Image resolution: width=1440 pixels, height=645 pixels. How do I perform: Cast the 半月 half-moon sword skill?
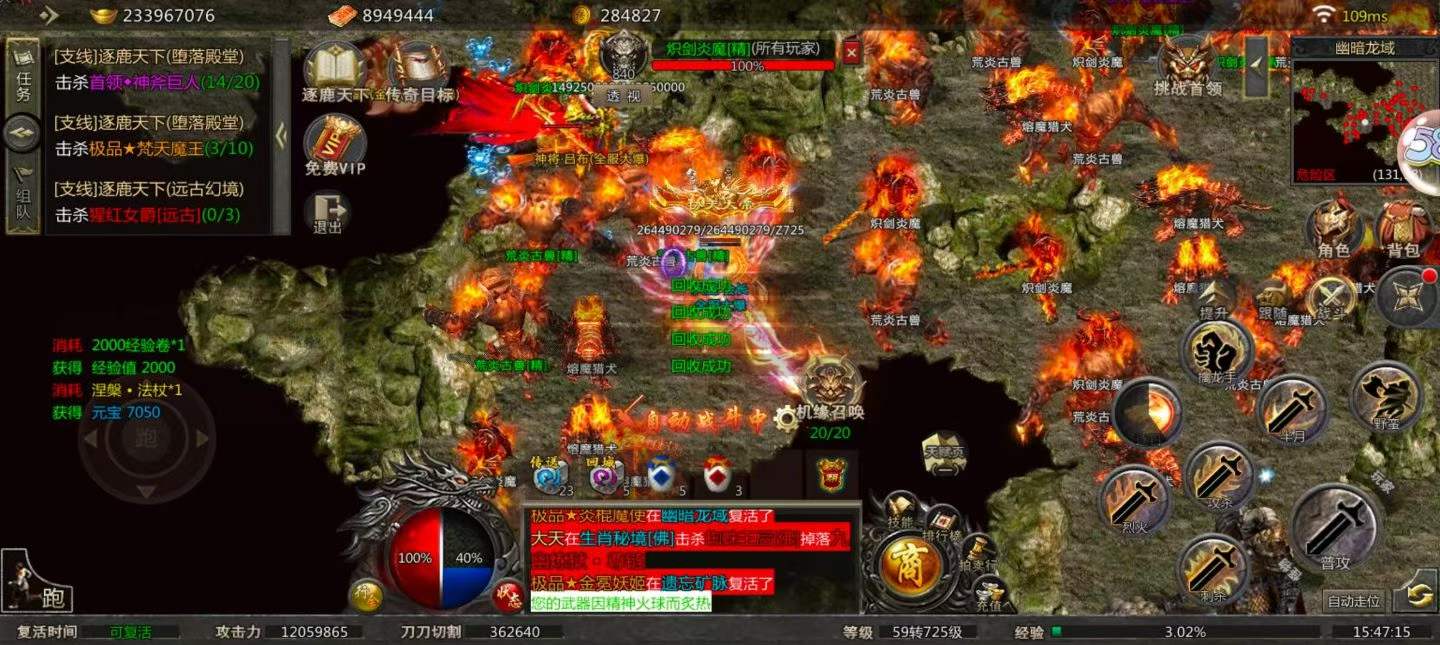coord(1292,409)
